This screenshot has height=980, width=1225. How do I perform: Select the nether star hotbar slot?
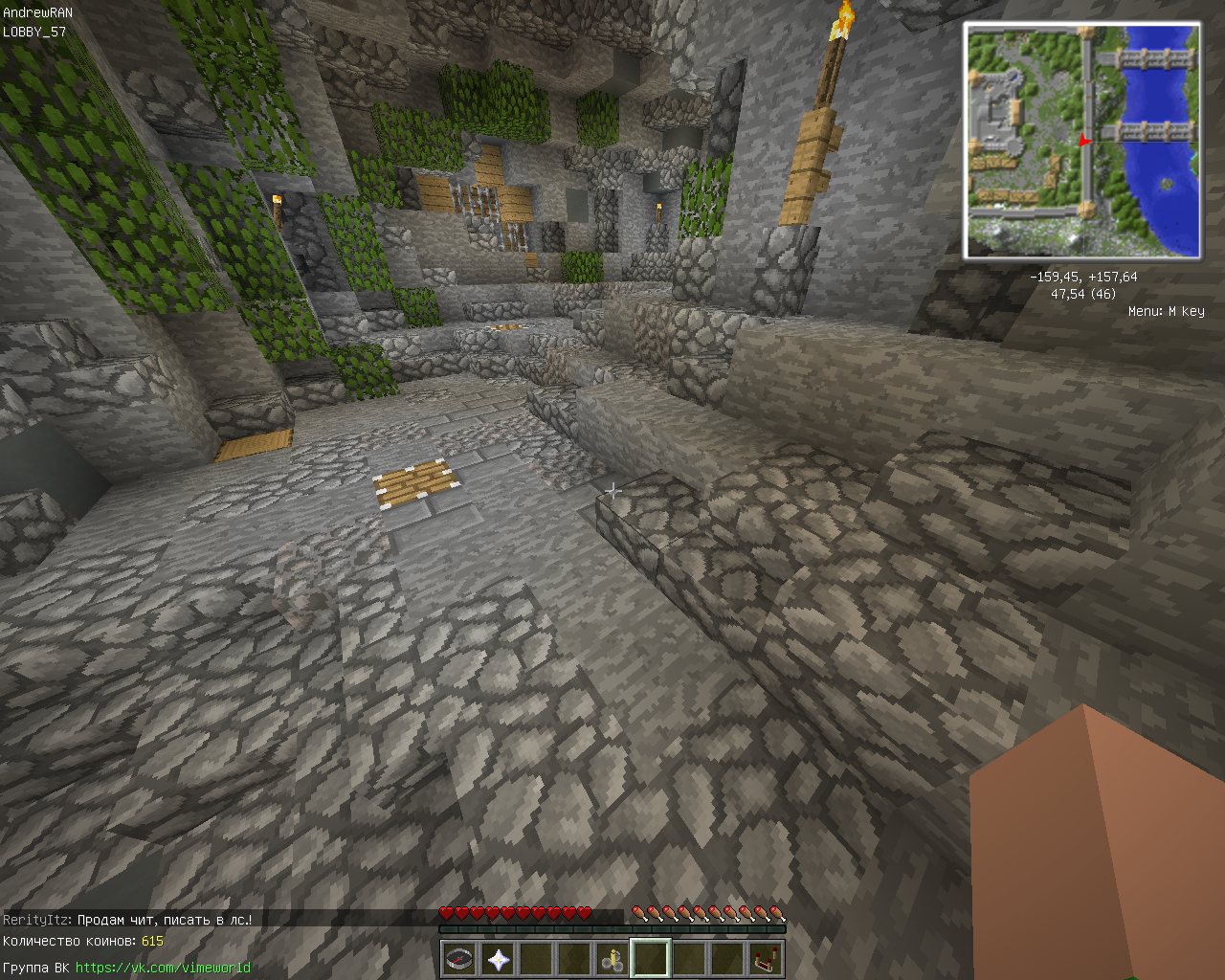[498, 959]
